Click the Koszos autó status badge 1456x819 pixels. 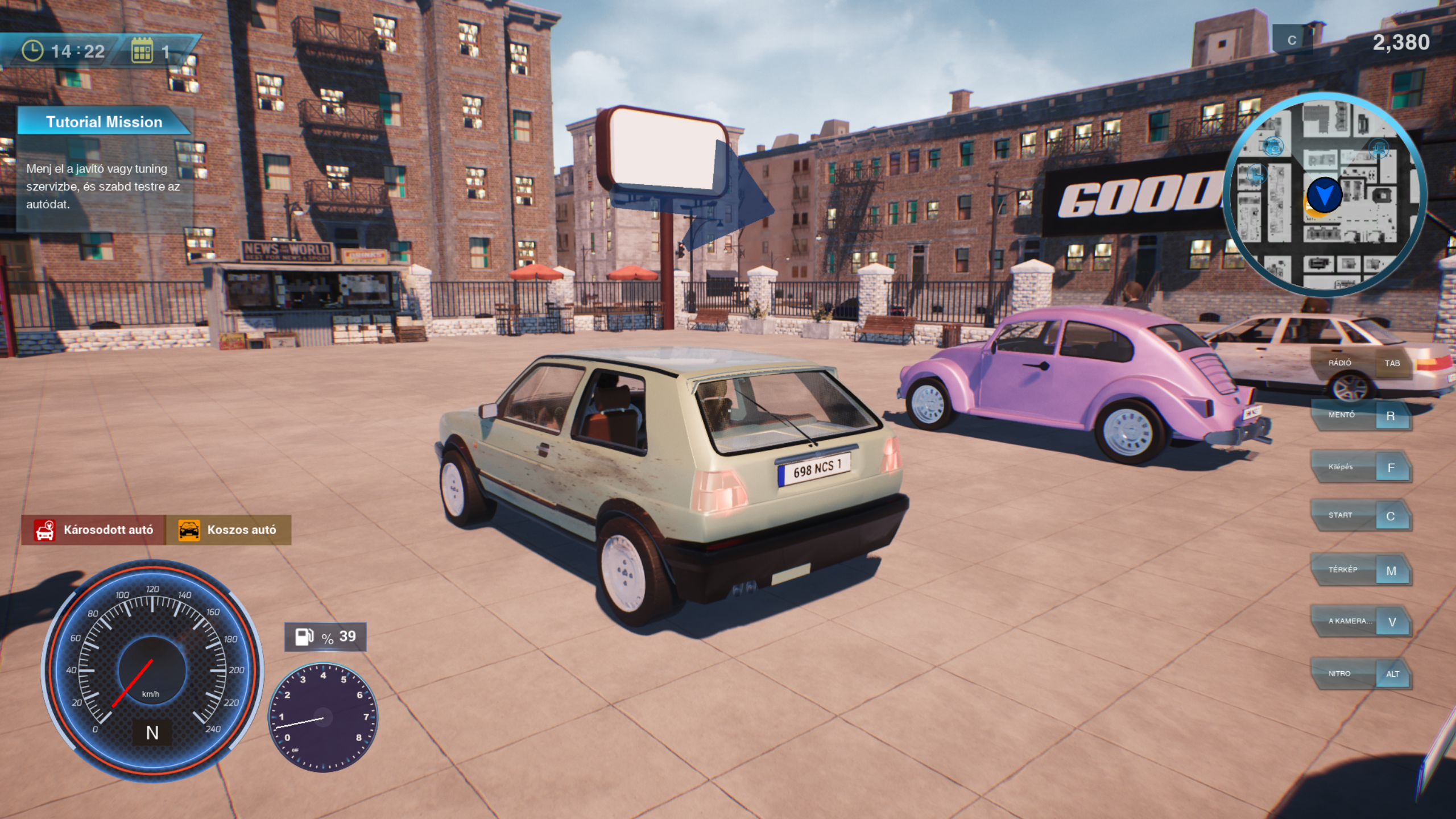click(229, 530)
